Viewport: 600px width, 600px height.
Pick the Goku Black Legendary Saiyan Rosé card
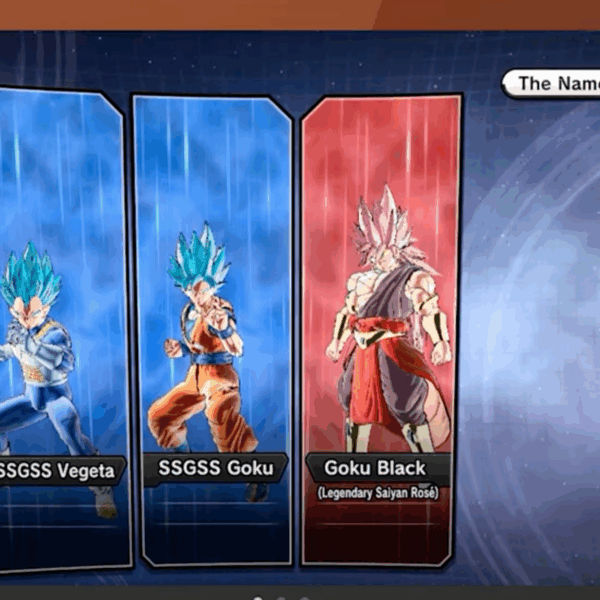382,330
